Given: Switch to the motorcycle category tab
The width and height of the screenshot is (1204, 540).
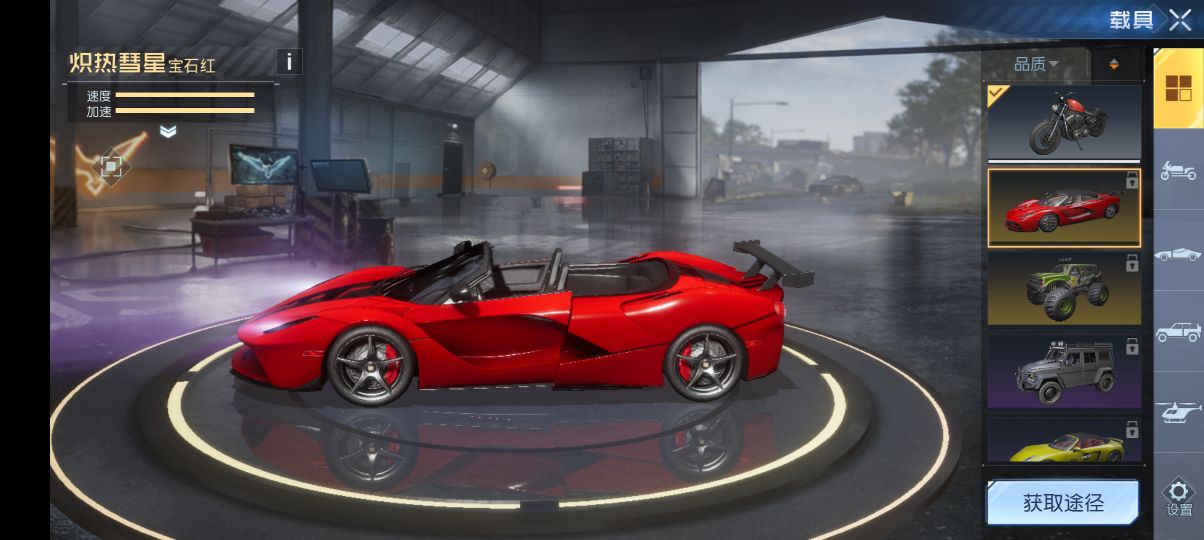Looking at the screenshot, I should pyautogui.click(x=1178, y=170).
